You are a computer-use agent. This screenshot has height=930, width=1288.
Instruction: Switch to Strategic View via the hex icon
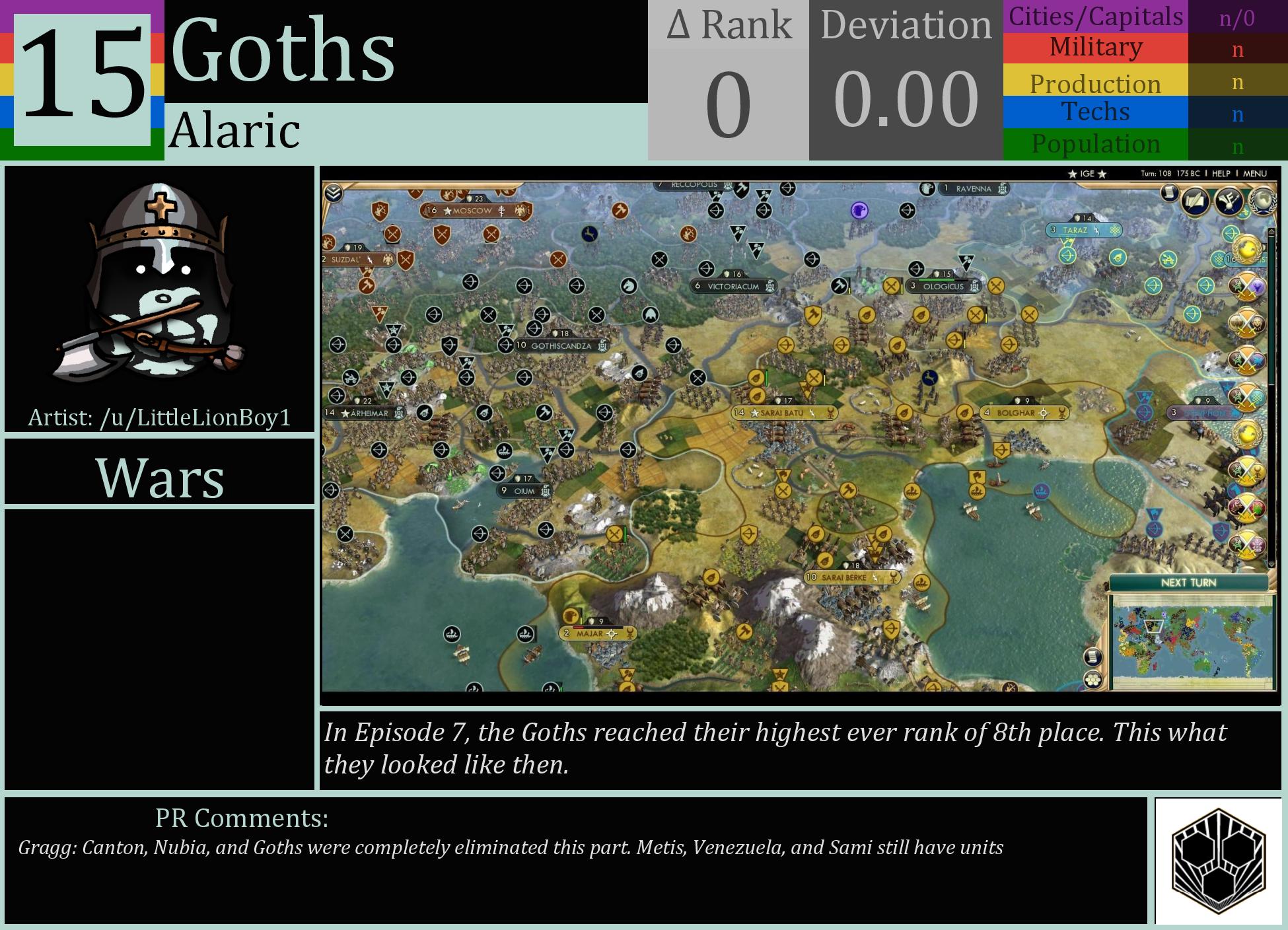1093,678
